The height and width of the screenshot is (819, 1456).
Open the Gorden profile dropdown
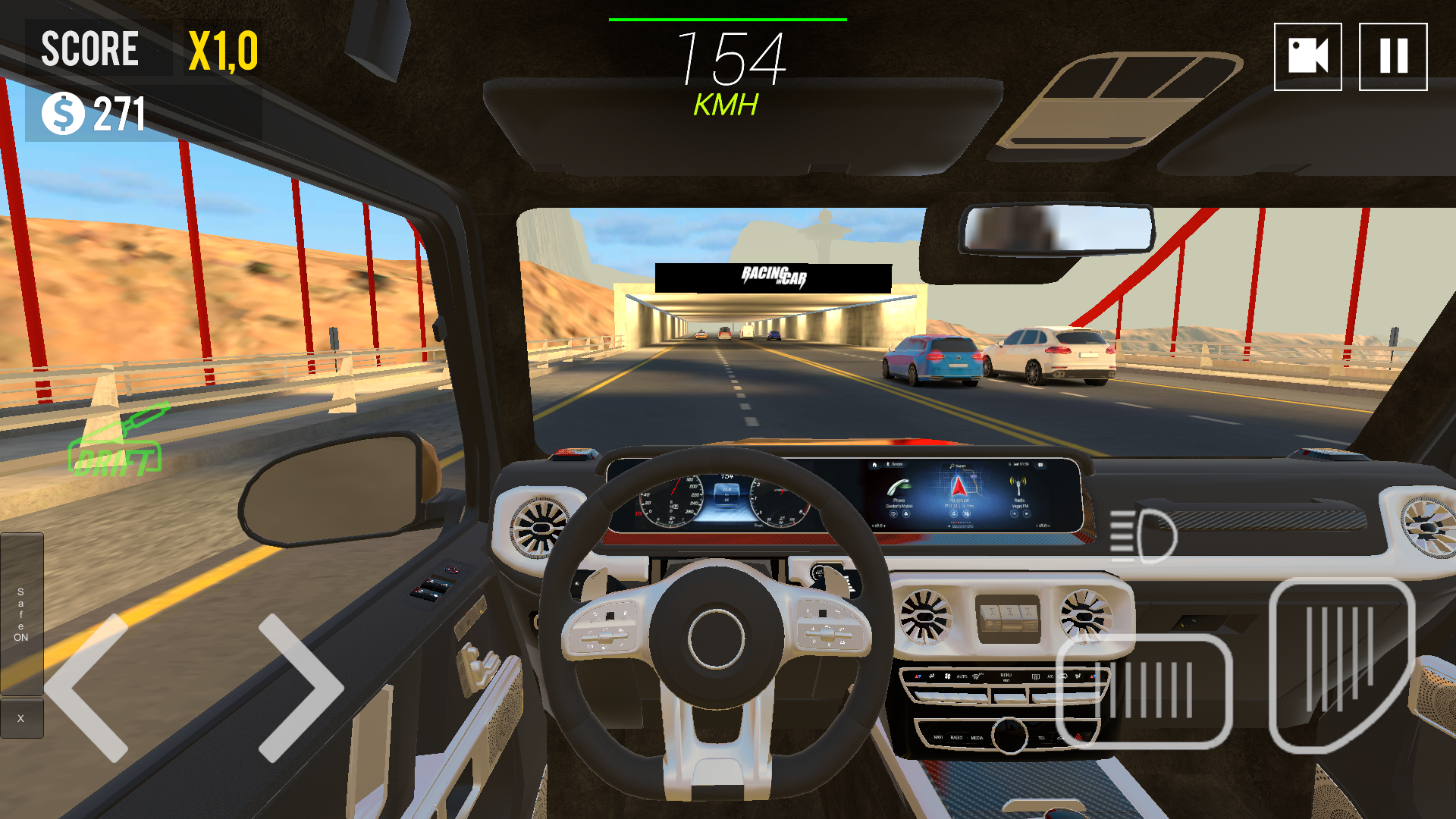(x=895, y=464)
